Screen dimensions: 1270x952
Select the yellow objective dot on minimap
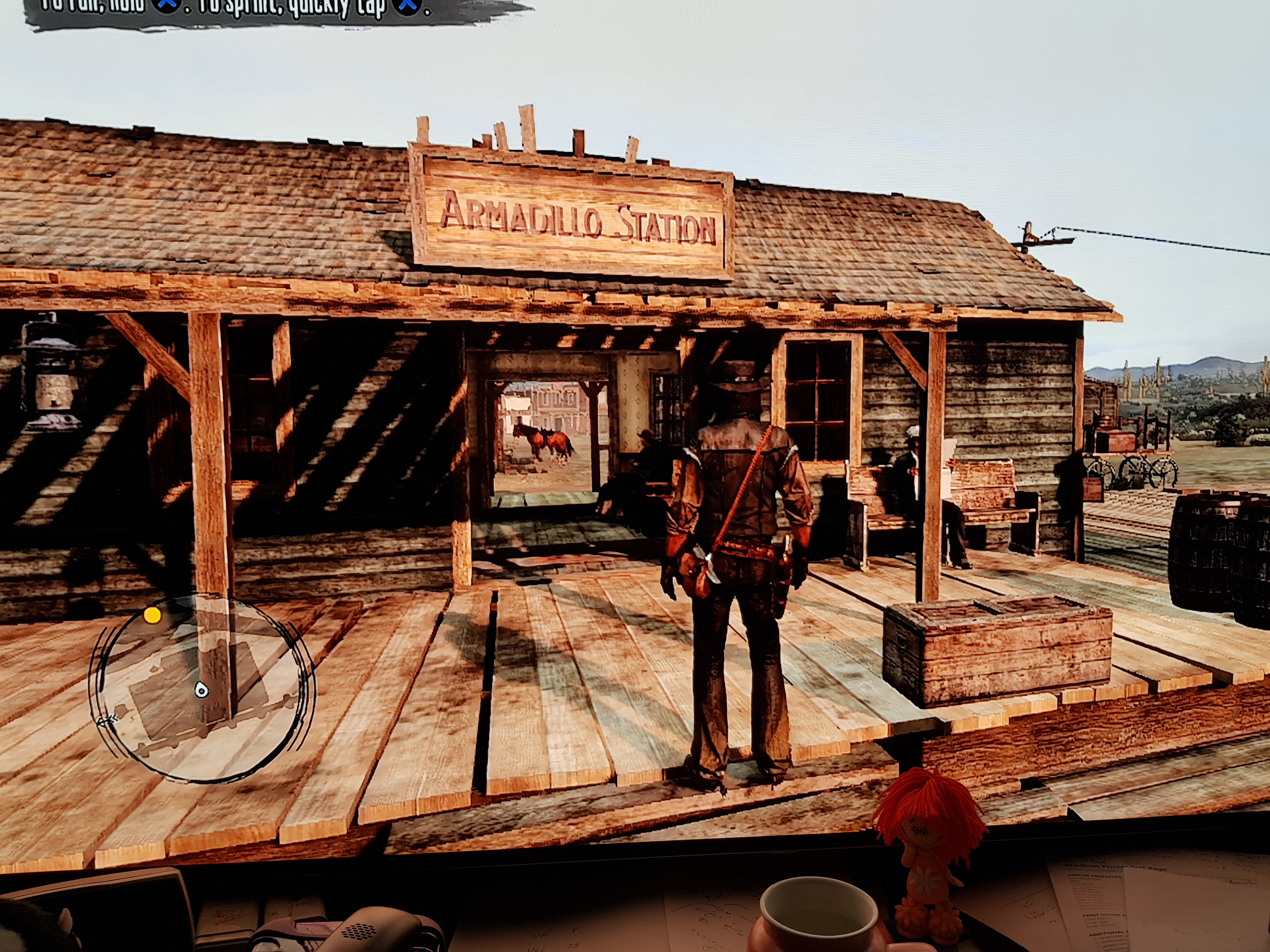pos(152,615)
